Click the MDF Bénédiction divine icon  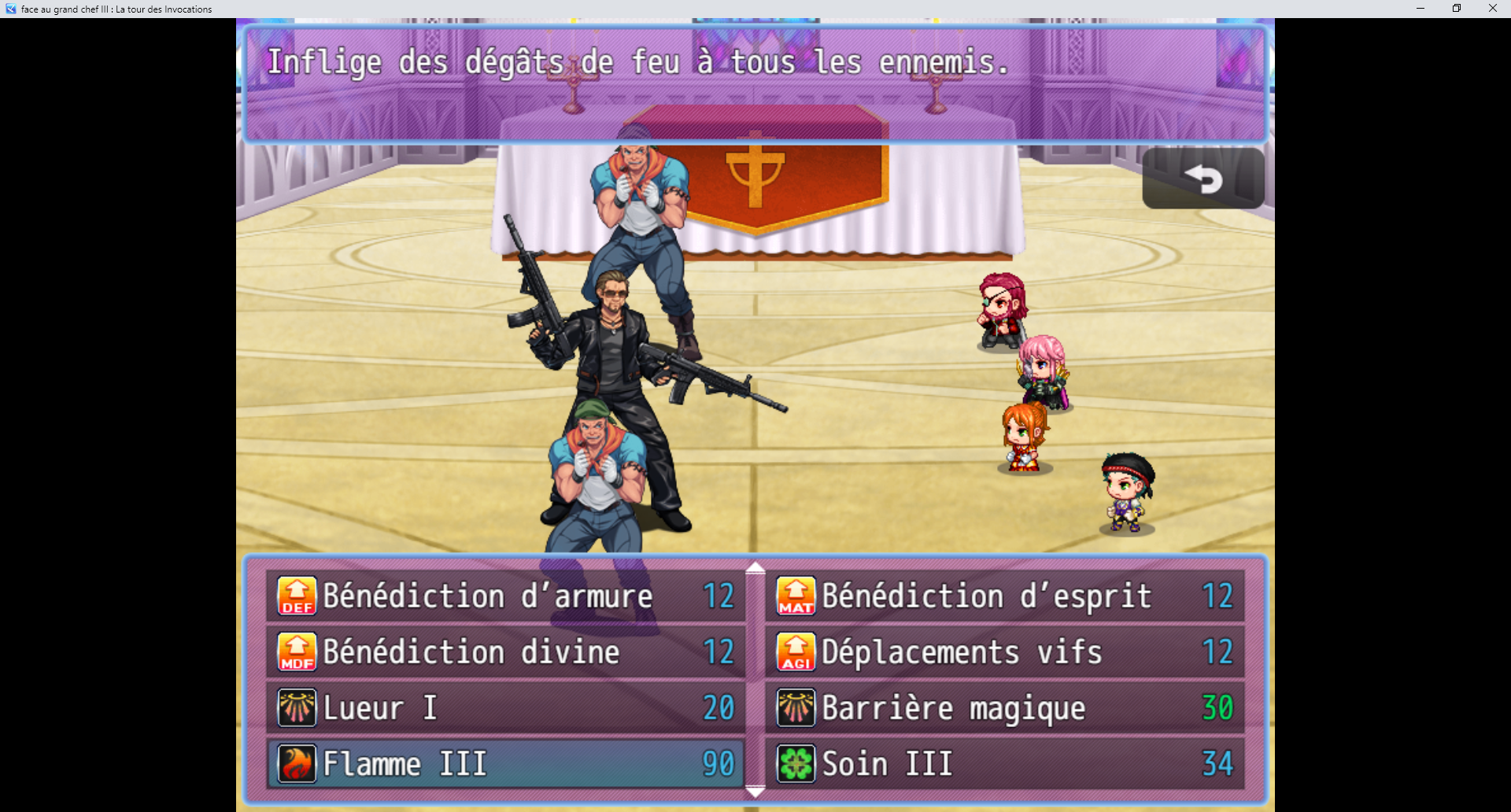coord(296,651)
